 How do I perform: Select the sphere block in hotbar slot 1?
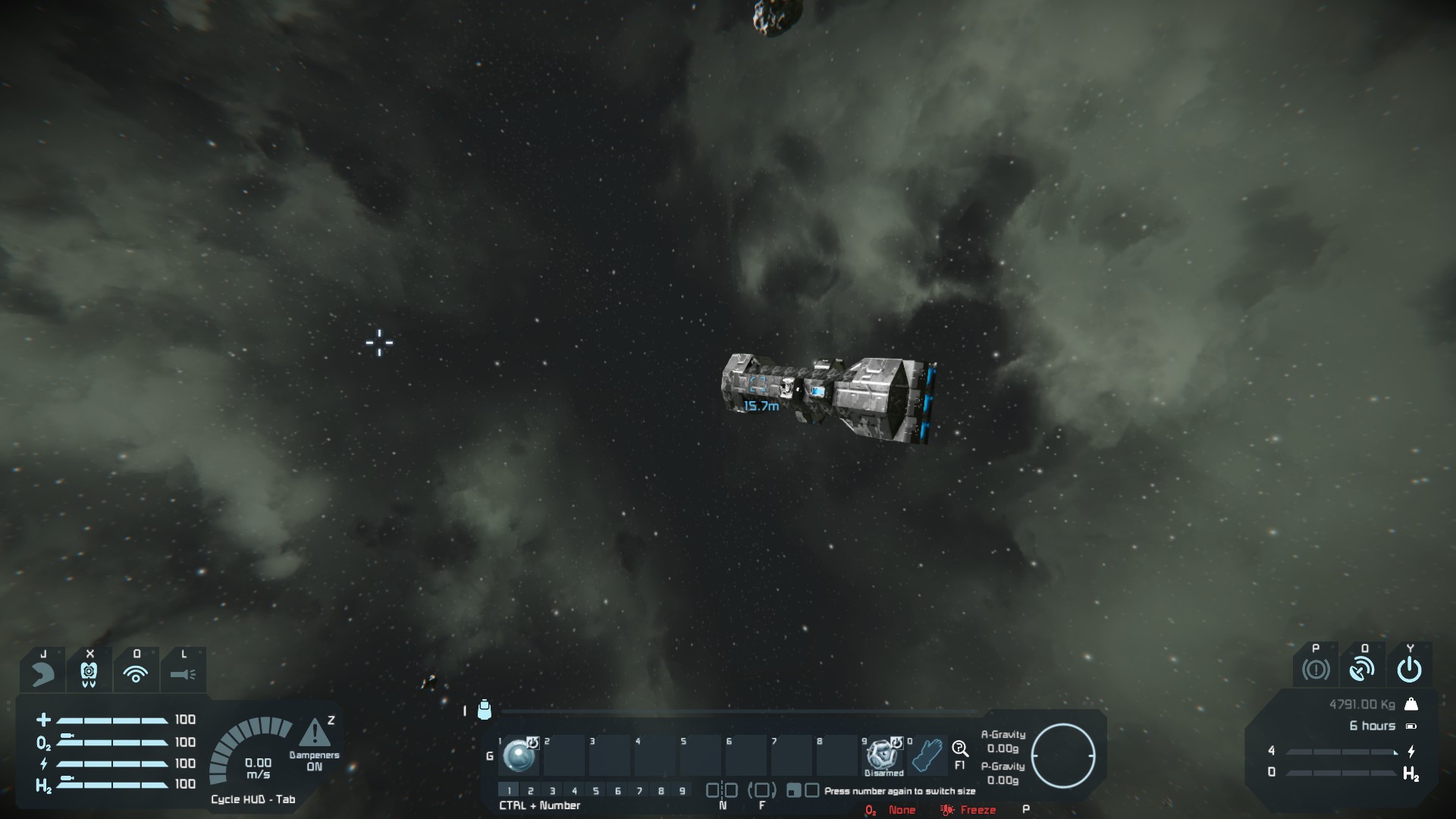click(519, 755)
